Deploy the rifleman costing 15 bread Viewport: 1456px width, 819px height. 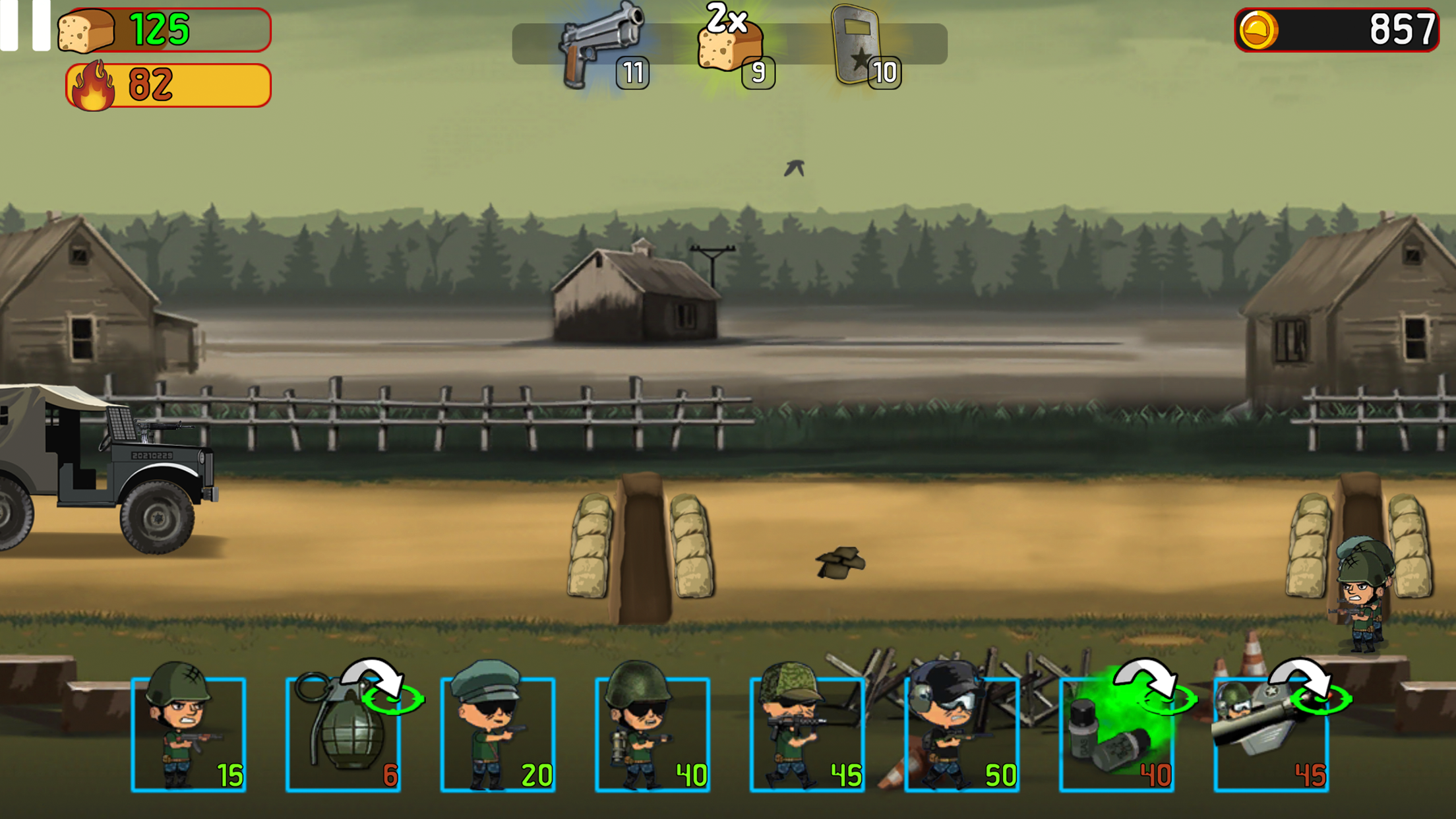[189, 733]
